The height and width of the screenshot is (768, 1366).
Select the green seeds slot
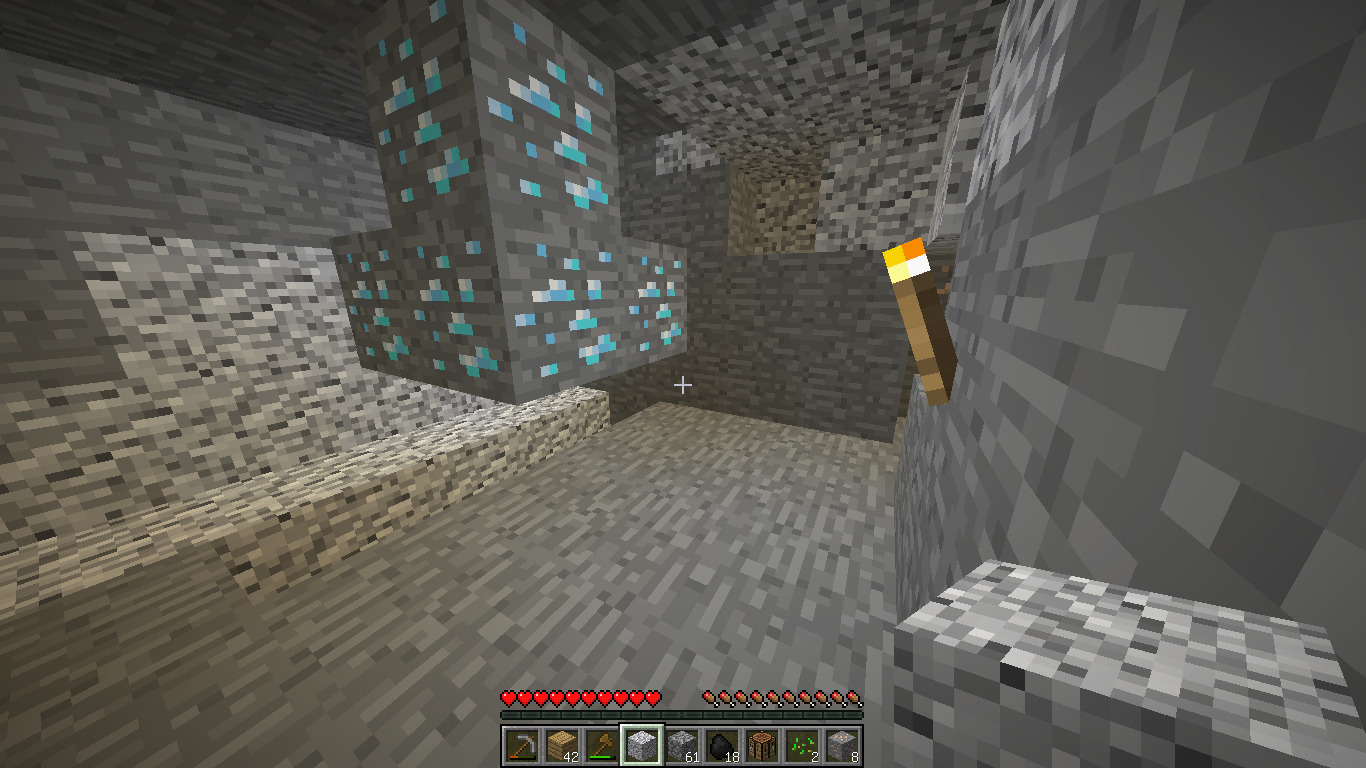[802, 745]
